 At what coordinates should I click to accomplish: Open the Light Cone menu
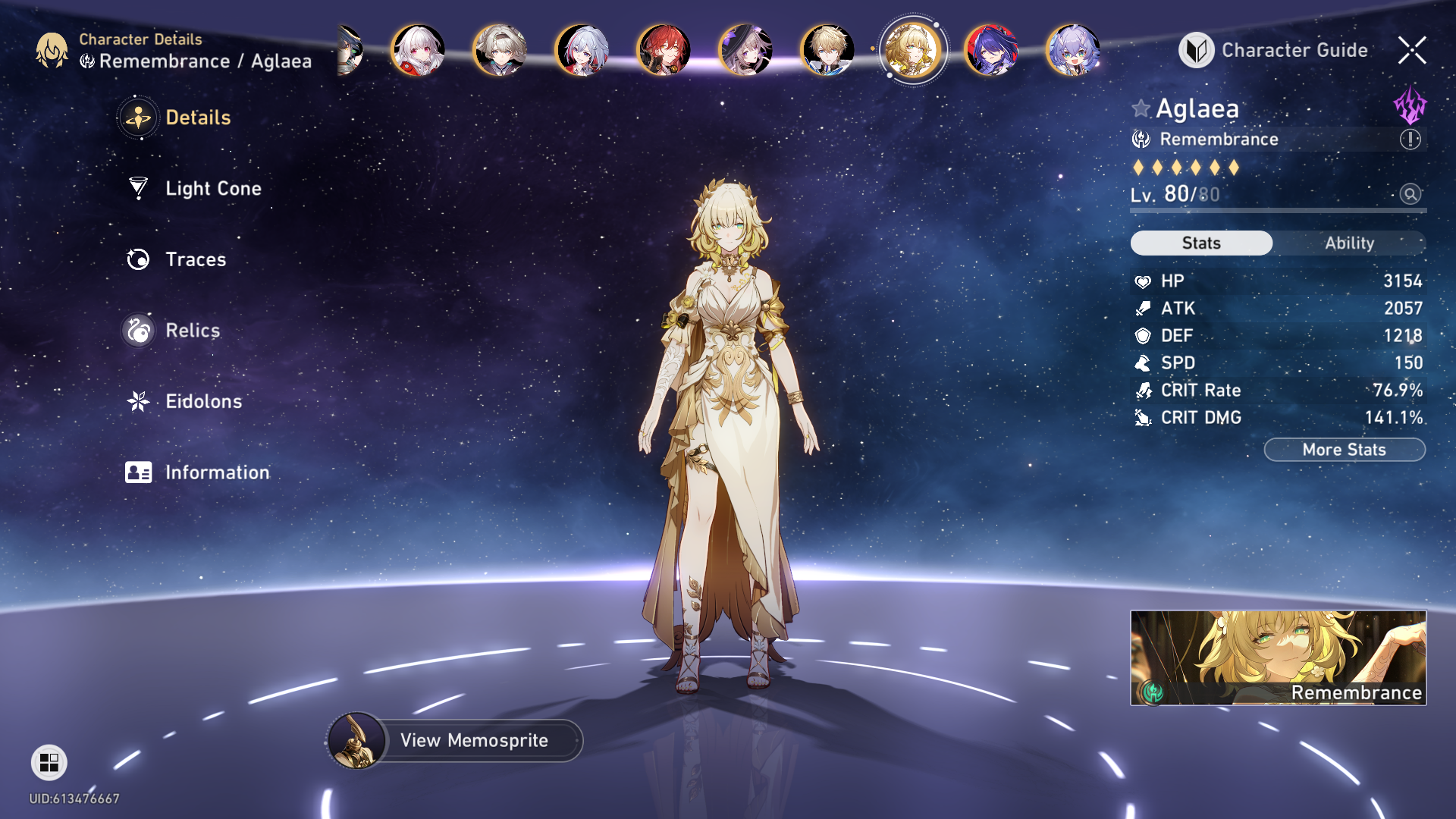(212, 188)
